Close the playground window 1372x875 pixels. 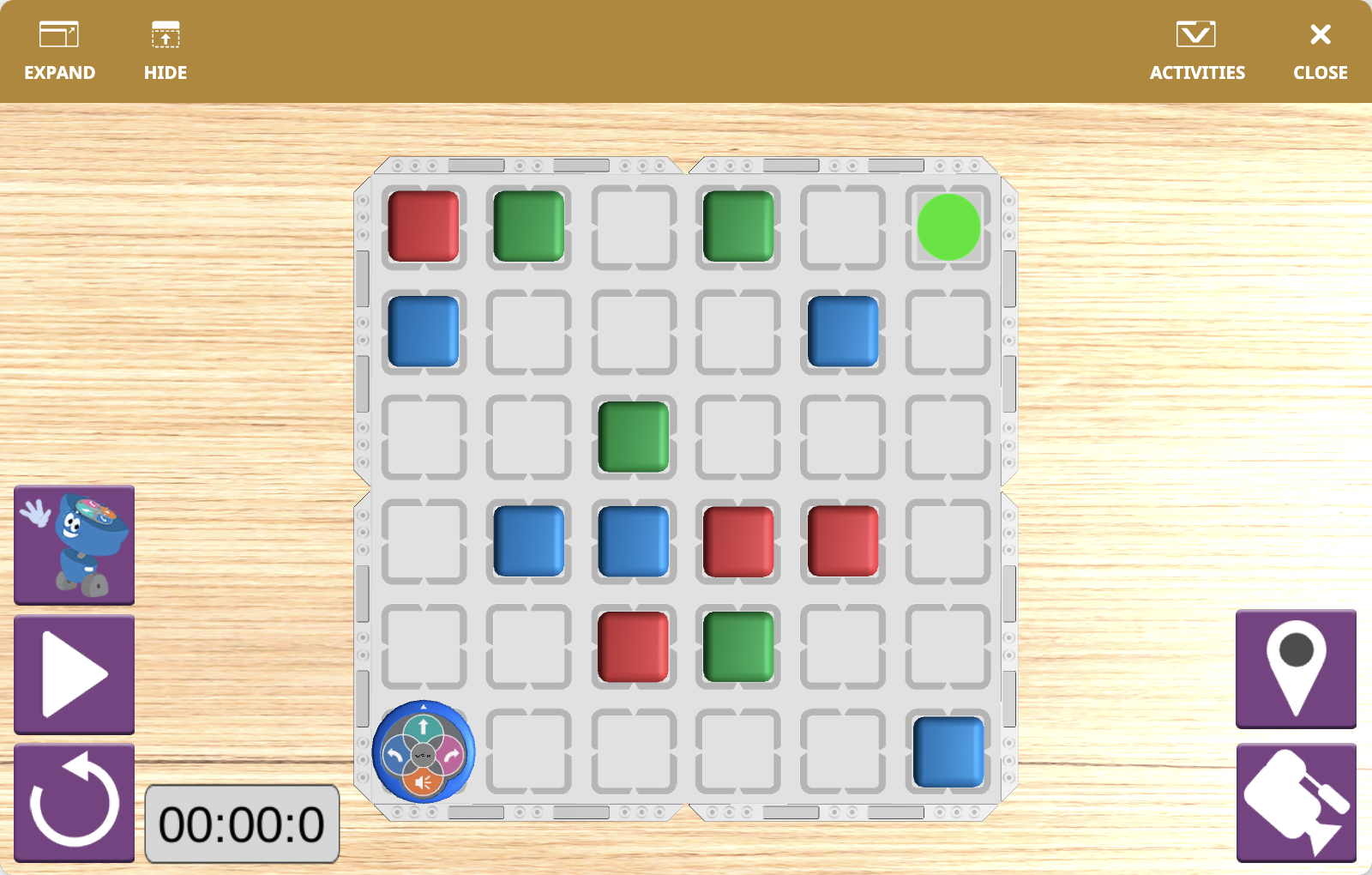click(1320, 51)
